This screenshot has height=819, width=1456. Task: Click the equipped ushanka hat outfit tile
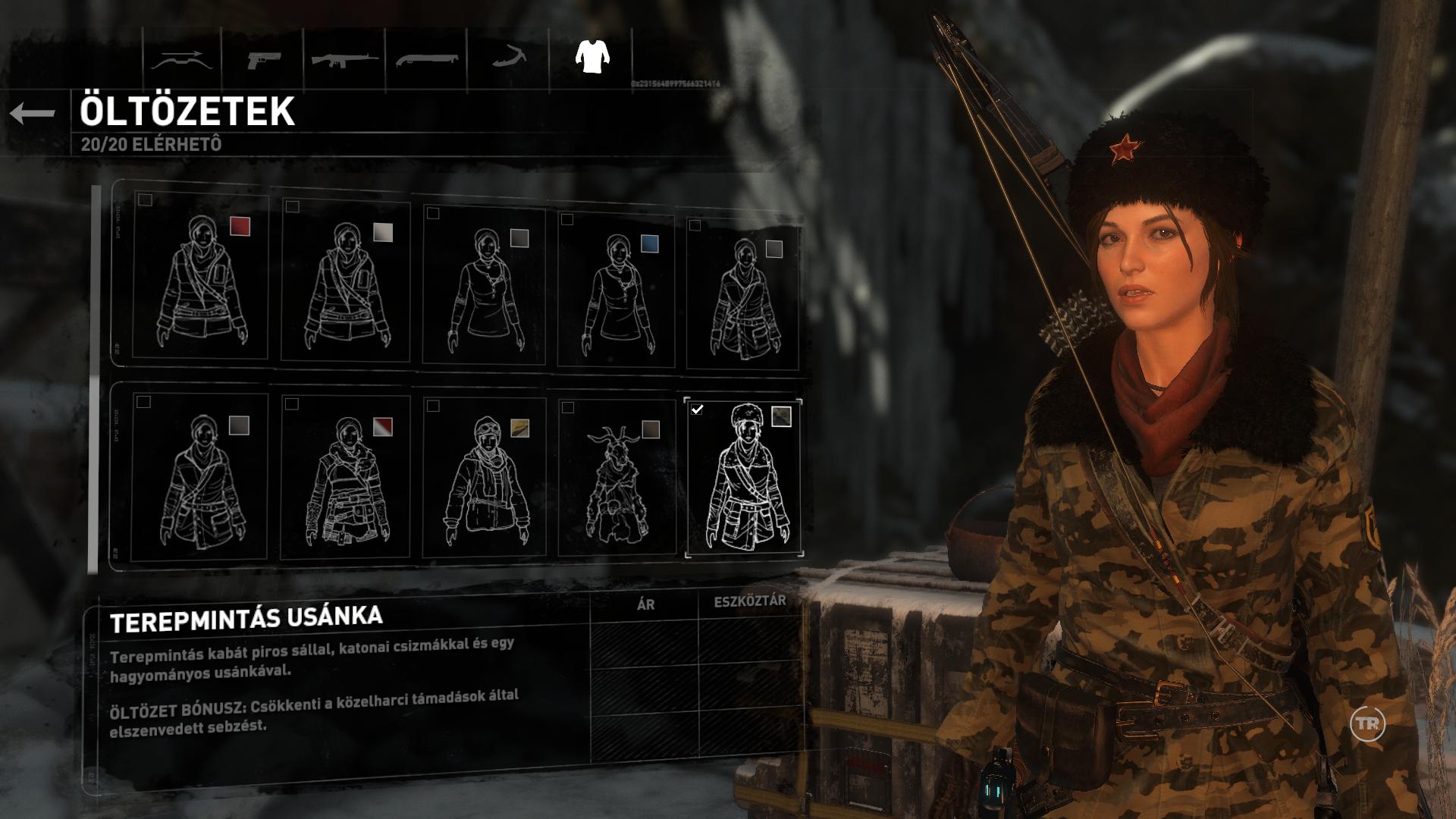[x=743, y=476]
